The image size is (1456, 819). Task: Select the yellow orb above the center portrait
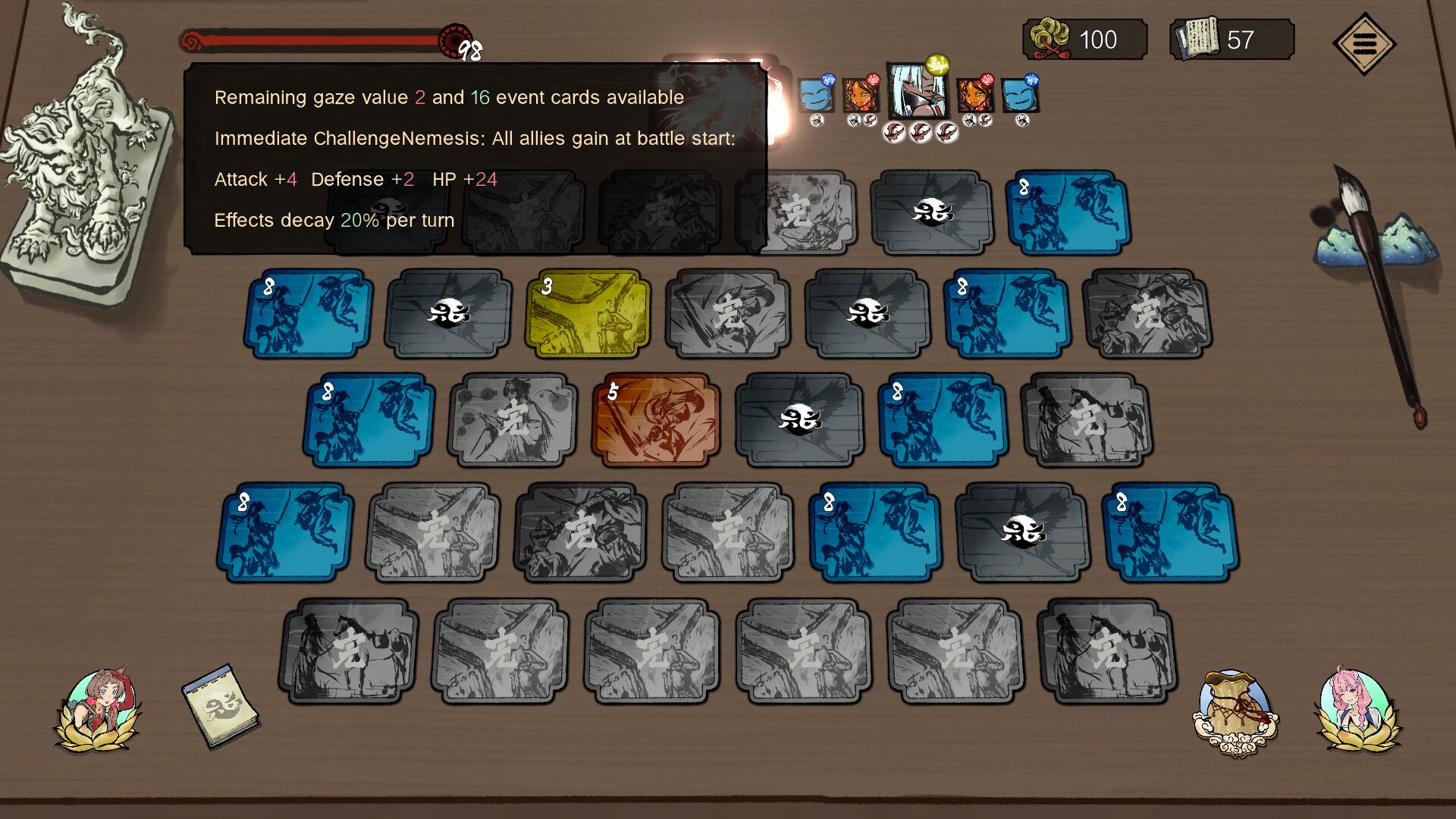click(x=937, y=64)
